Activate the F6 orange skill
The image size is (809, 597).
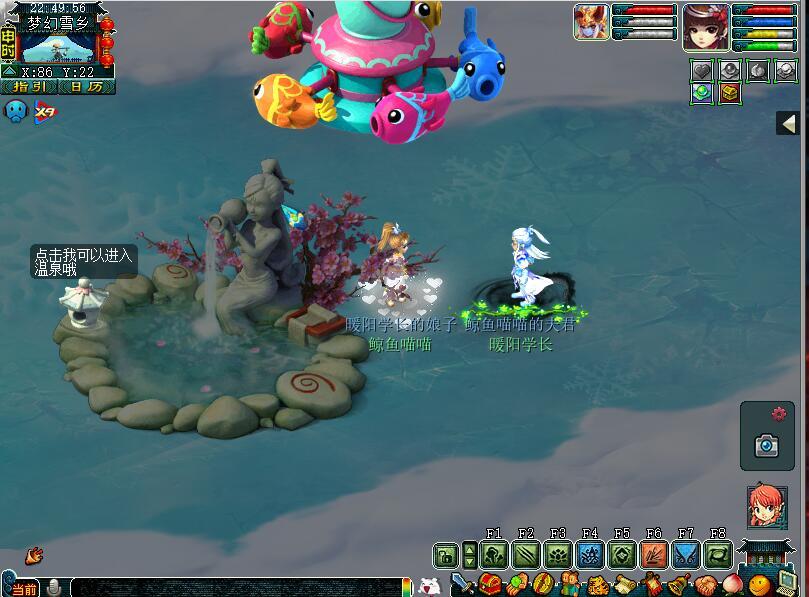point(654,555)
